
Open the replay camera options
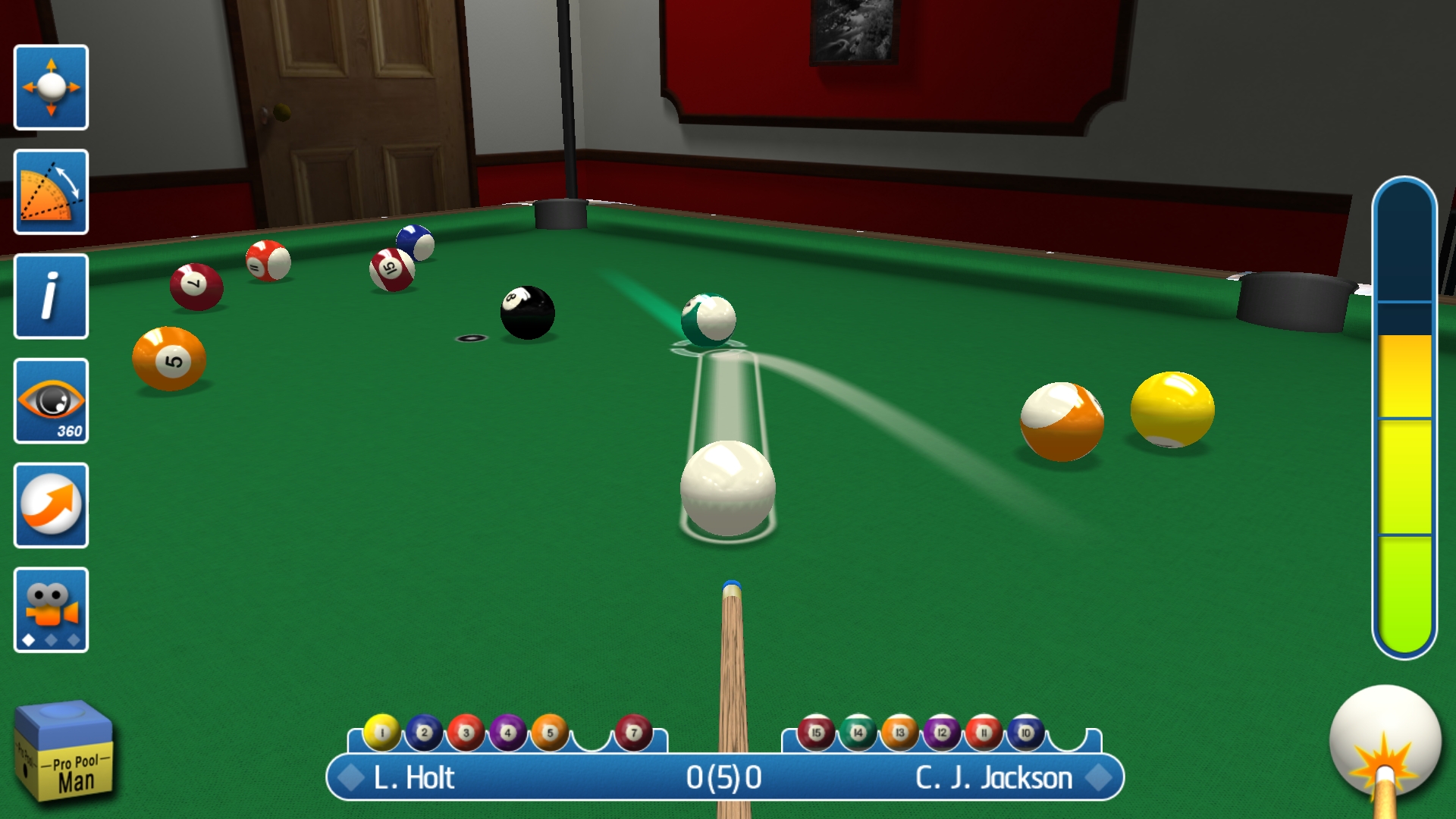51,607
